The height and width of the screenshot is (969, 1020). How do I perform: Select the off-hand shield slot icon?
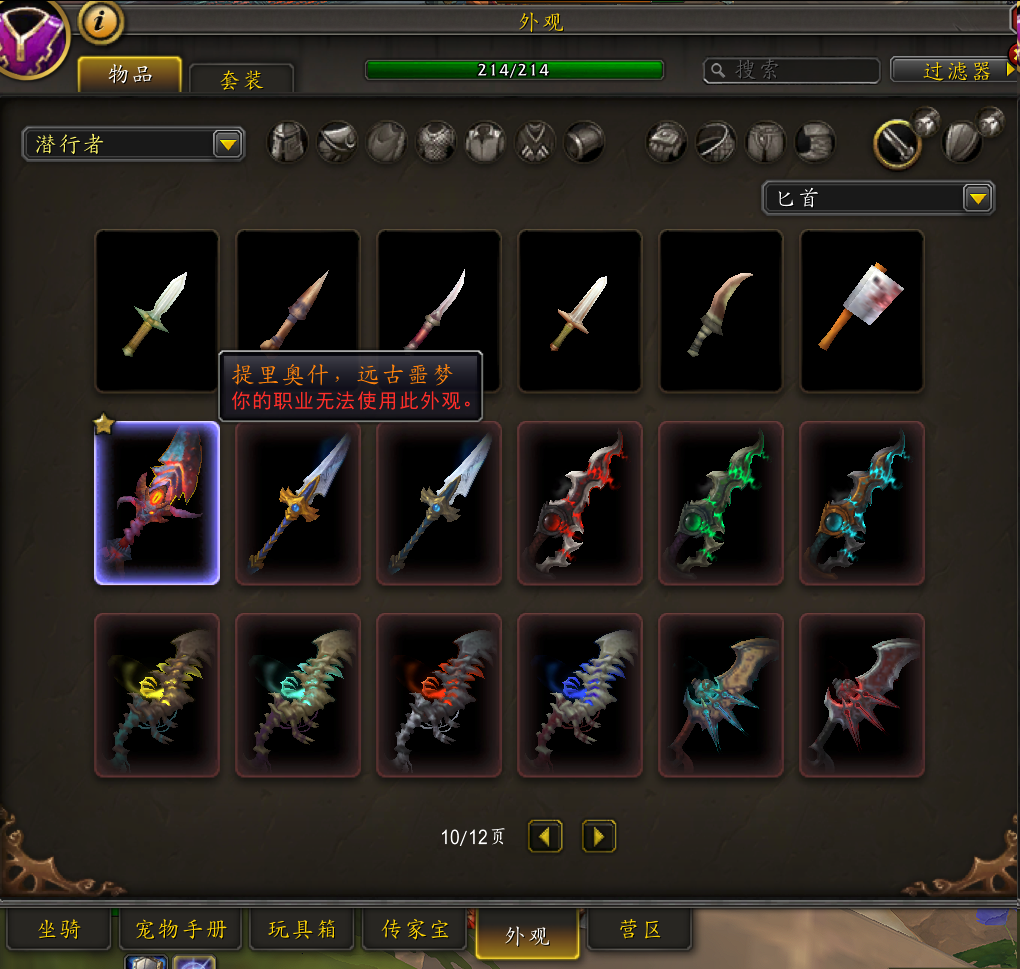(x=963, y=141)
